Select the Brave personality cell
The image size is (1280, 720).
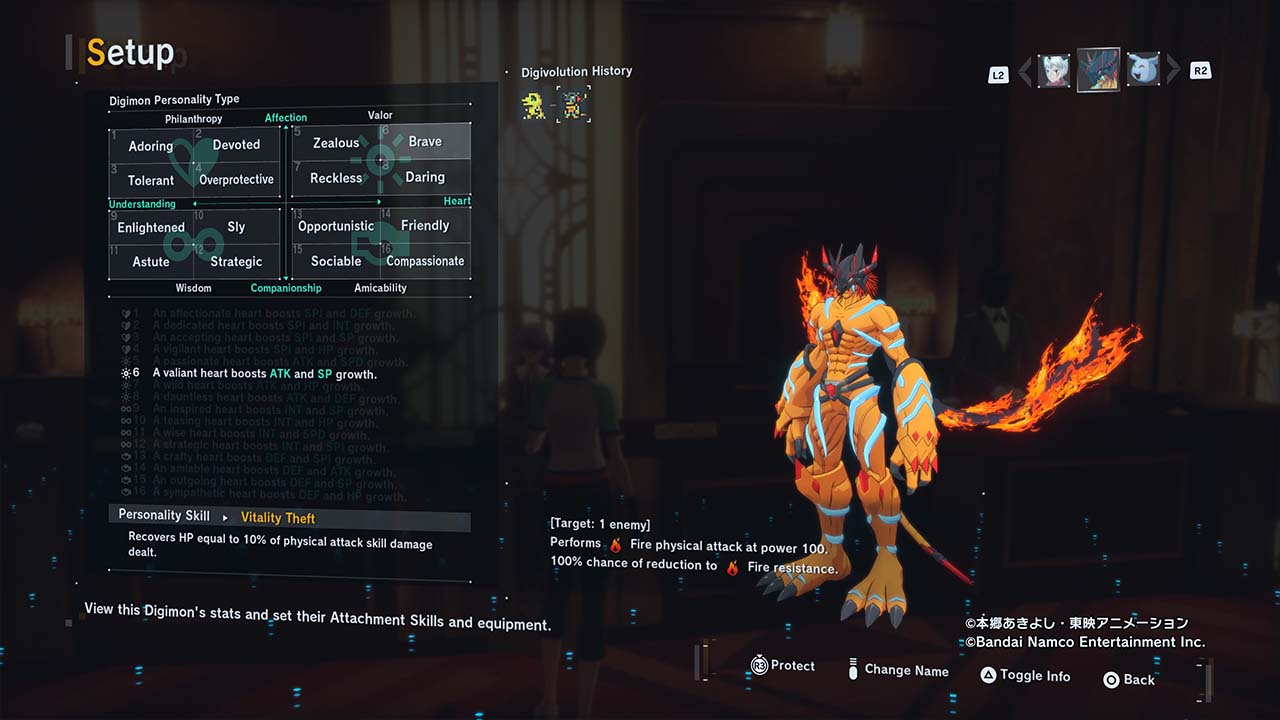[425, 142]
